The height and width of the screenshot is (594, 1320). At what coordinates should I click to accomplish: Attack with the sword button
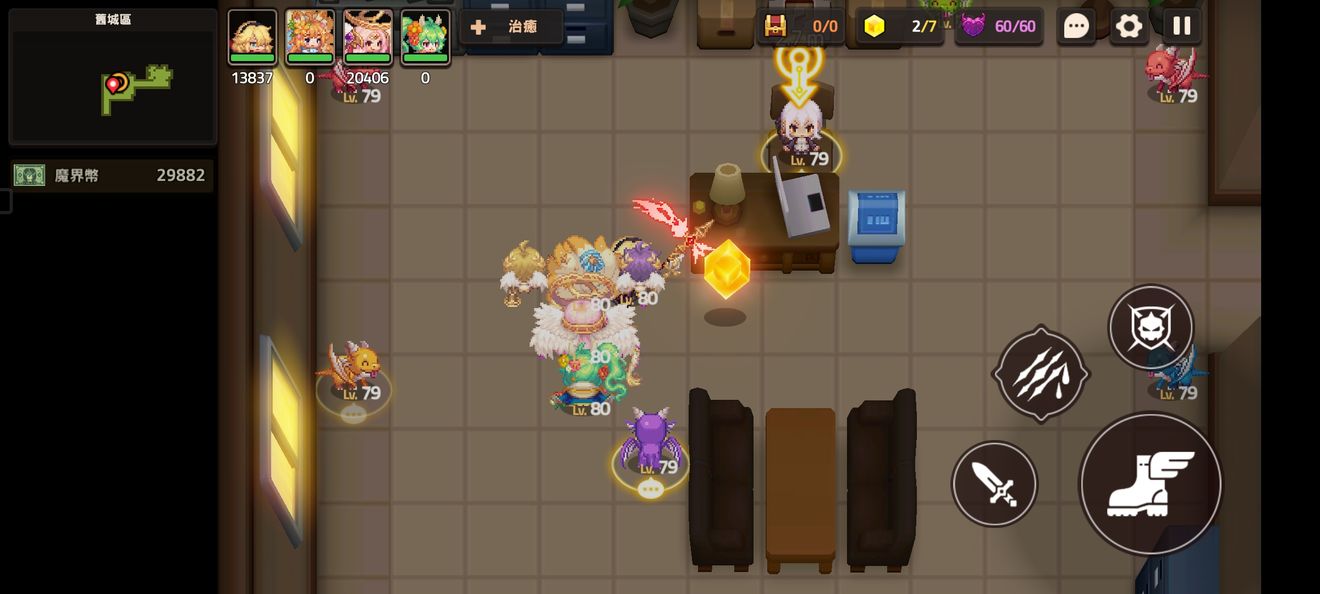click(x=994, y=484)
